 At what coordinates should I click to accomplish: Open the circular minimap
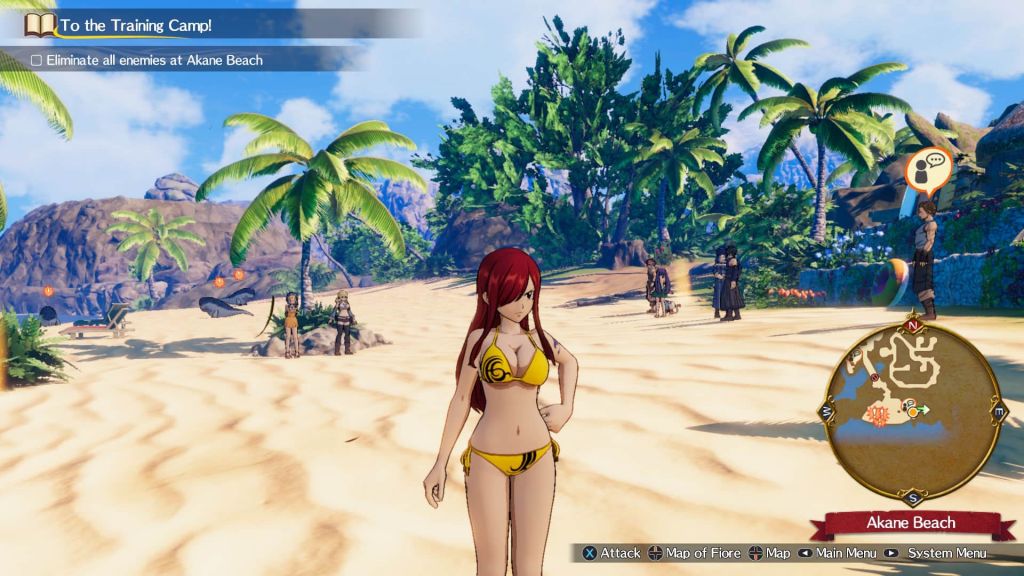click(911, 412)
